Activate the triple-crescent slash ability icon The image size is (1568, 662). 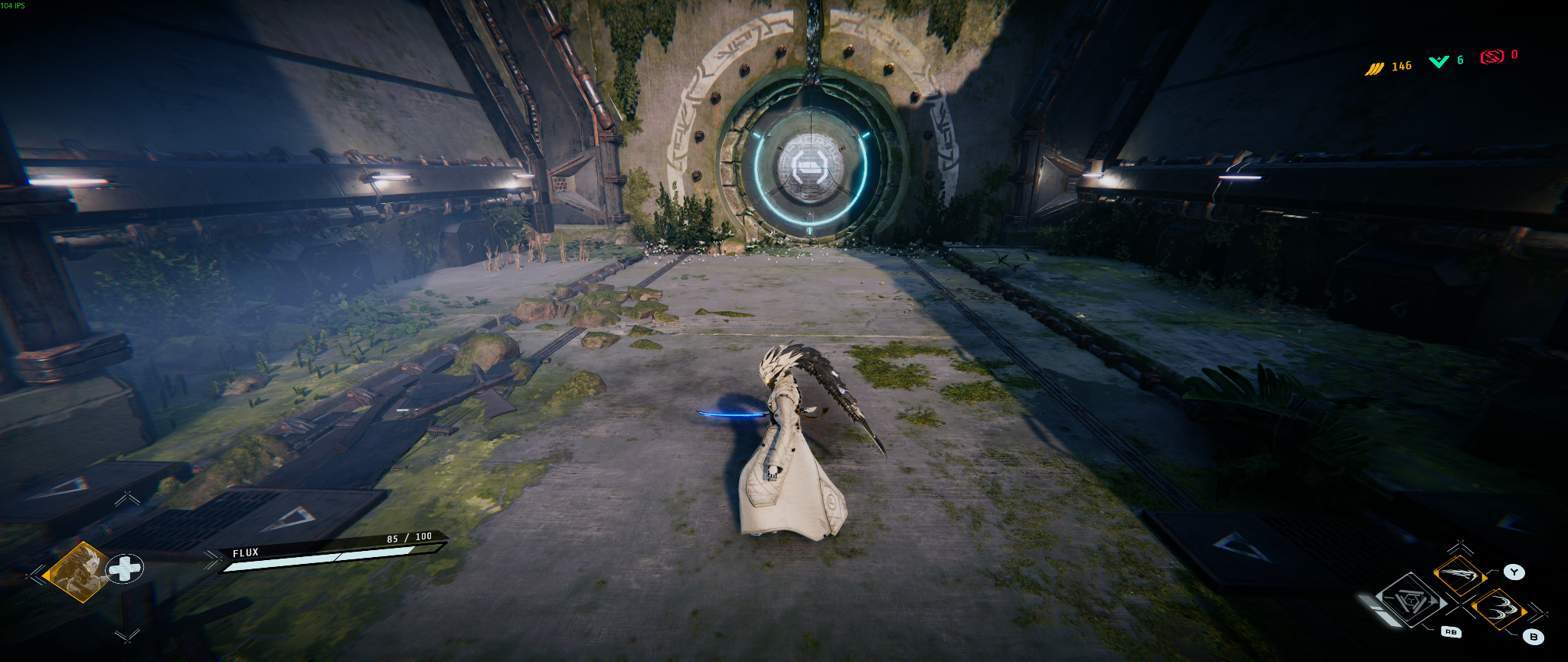(x=1499, y=610)
